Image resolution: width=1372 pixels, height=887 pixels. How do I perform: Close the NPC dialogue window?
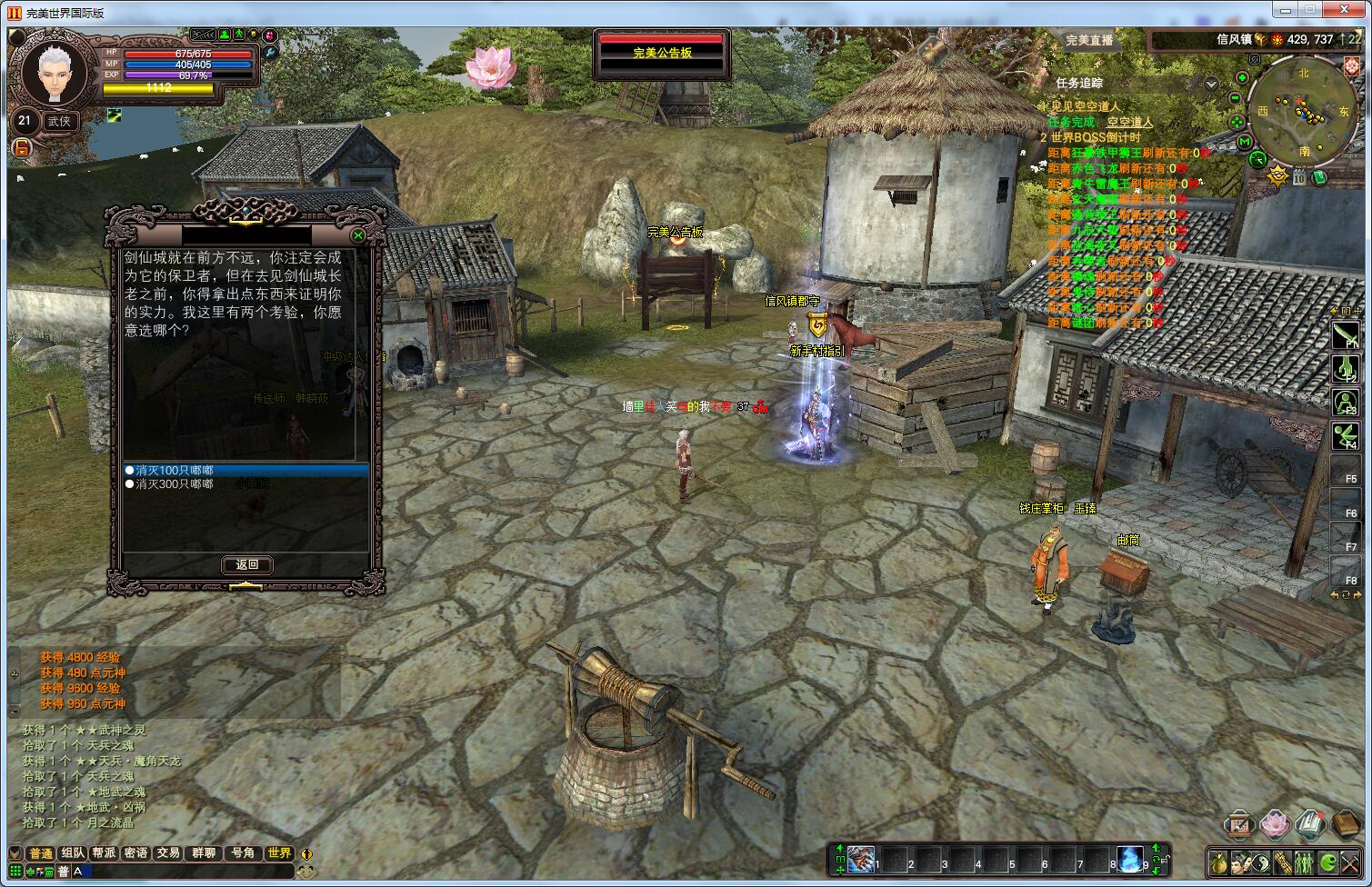(x=358, y=236)
